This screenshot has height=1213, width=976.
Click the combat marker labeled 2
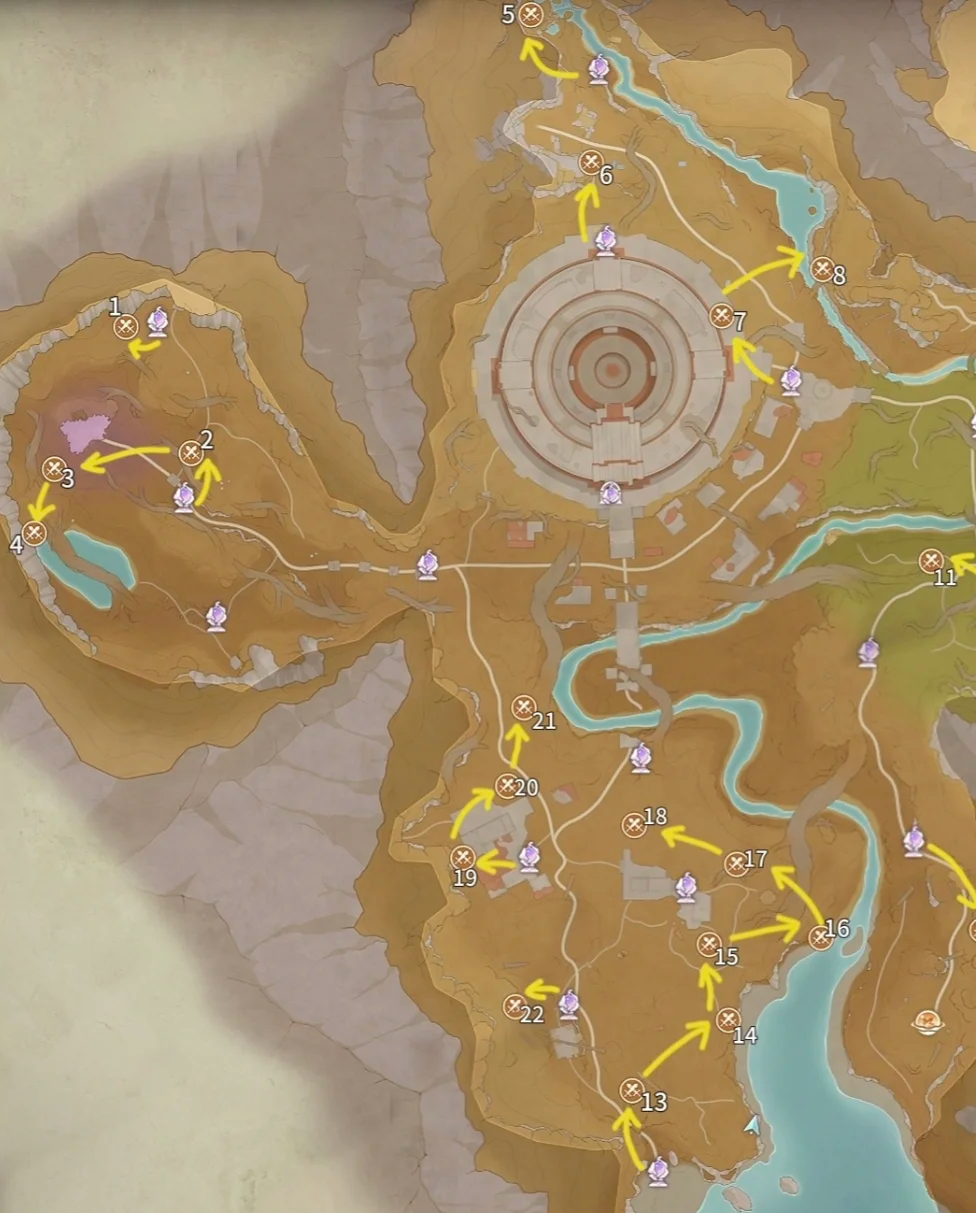(x=191, y=454)
